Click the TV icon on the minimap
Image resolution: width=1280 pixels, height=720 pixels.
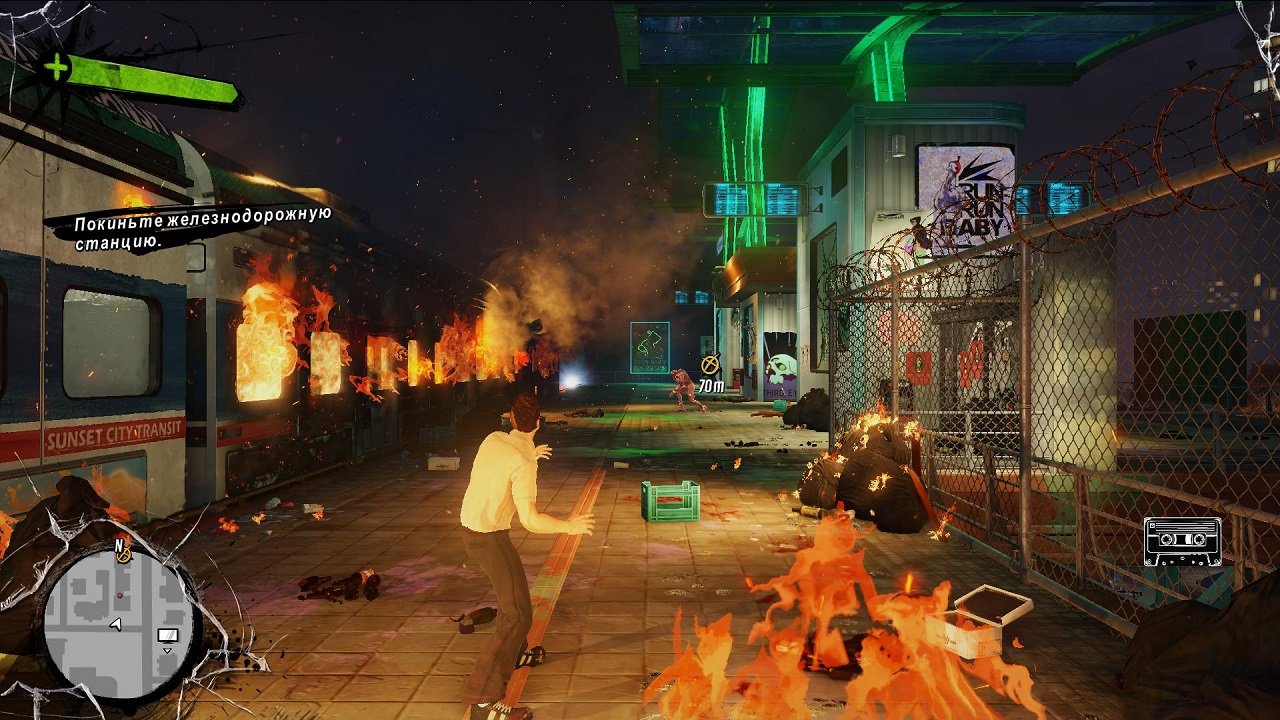click(x=168, y=635)
